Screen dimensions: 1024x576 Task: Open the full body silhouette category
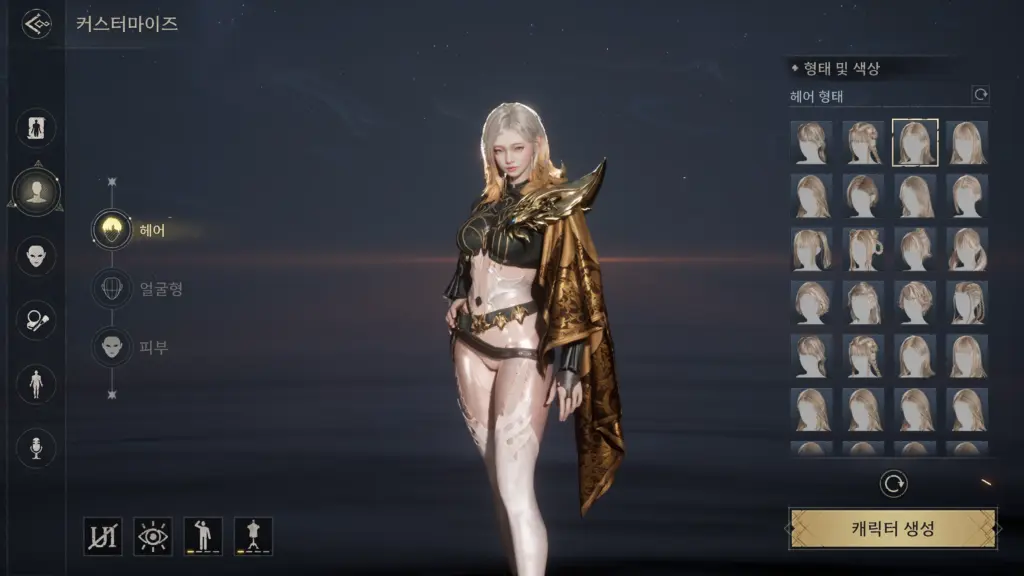(37, 127)
